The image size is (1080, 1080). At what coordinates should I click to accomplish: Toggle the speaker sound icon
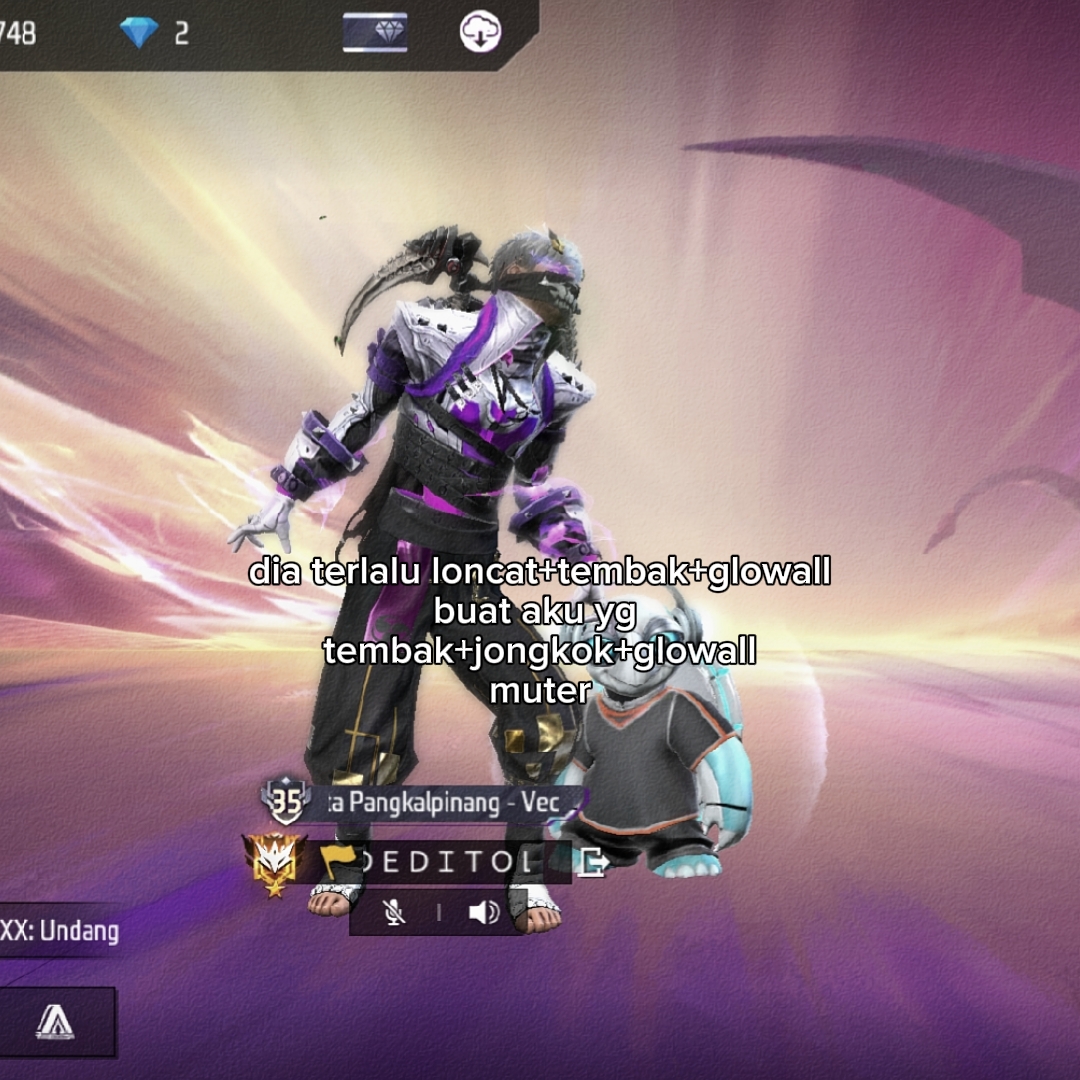(x=483, y=912)
